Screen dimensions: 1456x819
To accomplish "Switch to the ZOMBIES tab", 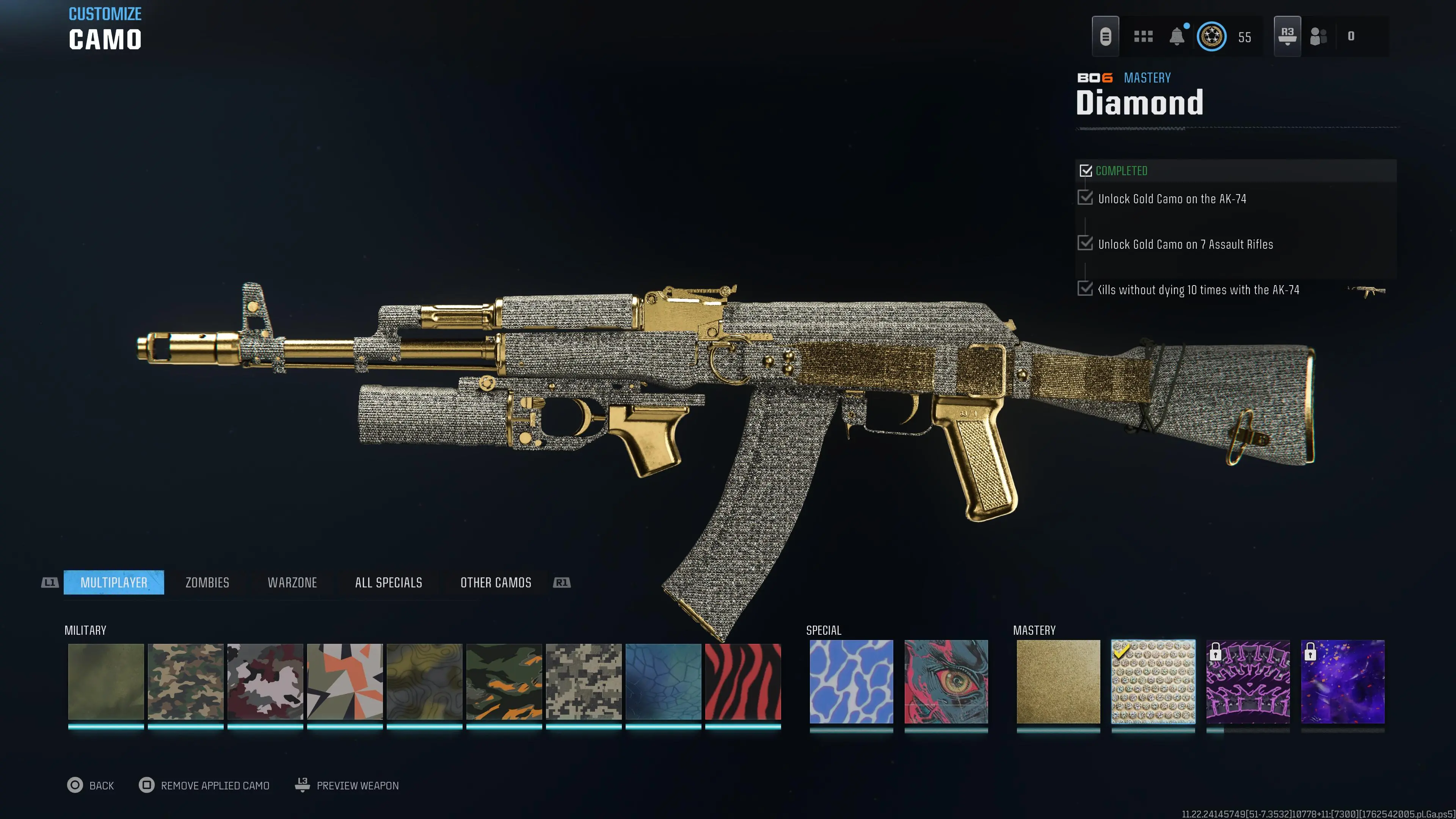I will click(x=206, y=582).
